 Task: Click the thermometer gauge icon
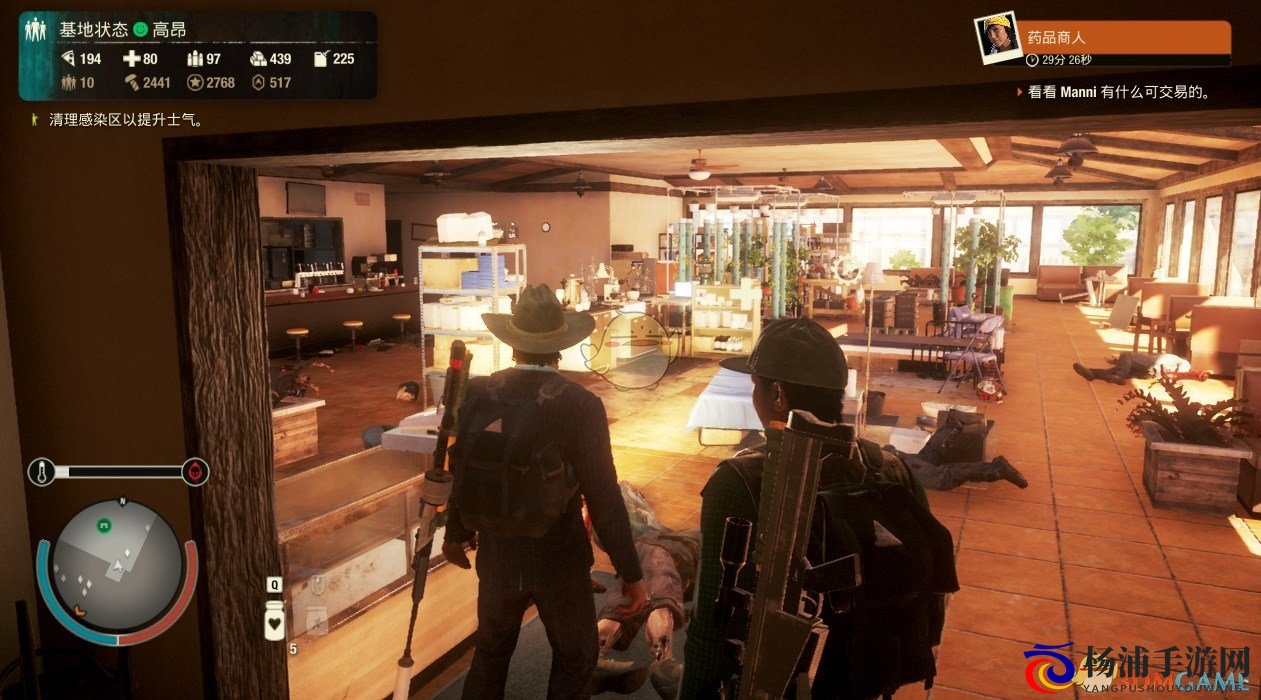pos(42,471)
